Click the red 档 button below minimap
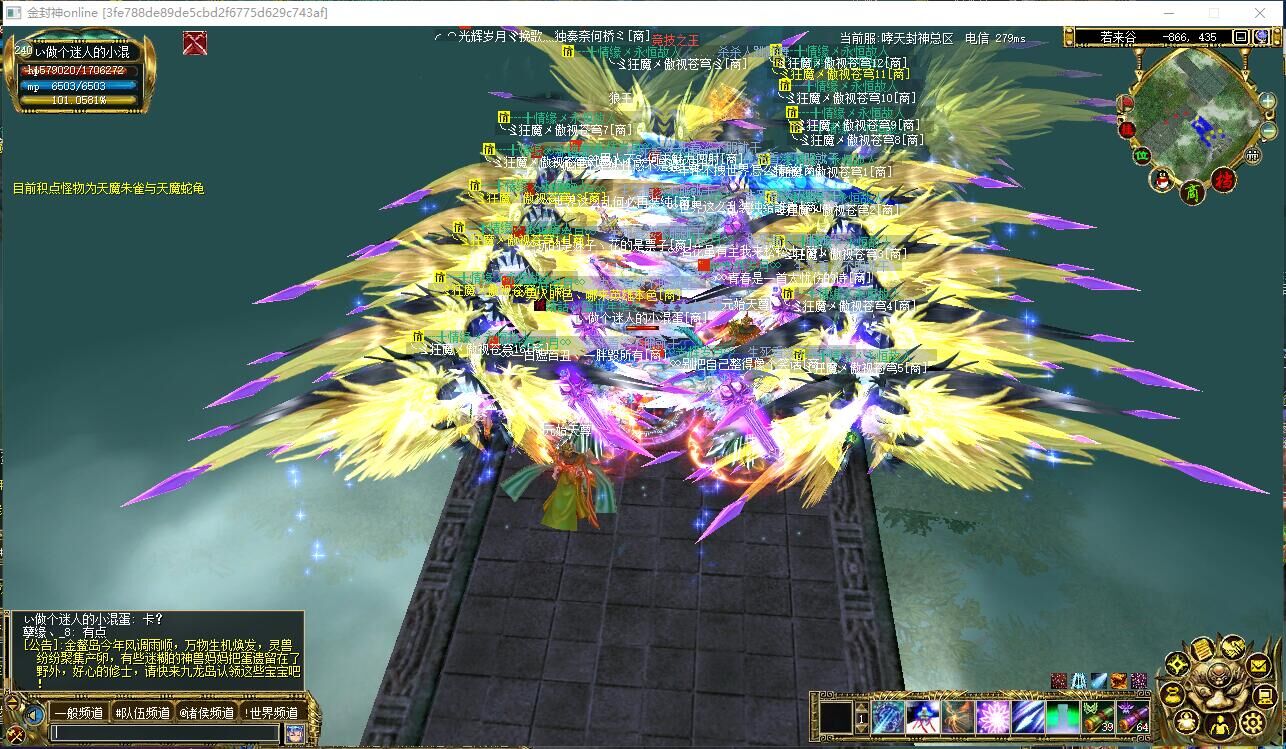Image resolution: width=1286 pixels, height=749 pixels. 1223,181
